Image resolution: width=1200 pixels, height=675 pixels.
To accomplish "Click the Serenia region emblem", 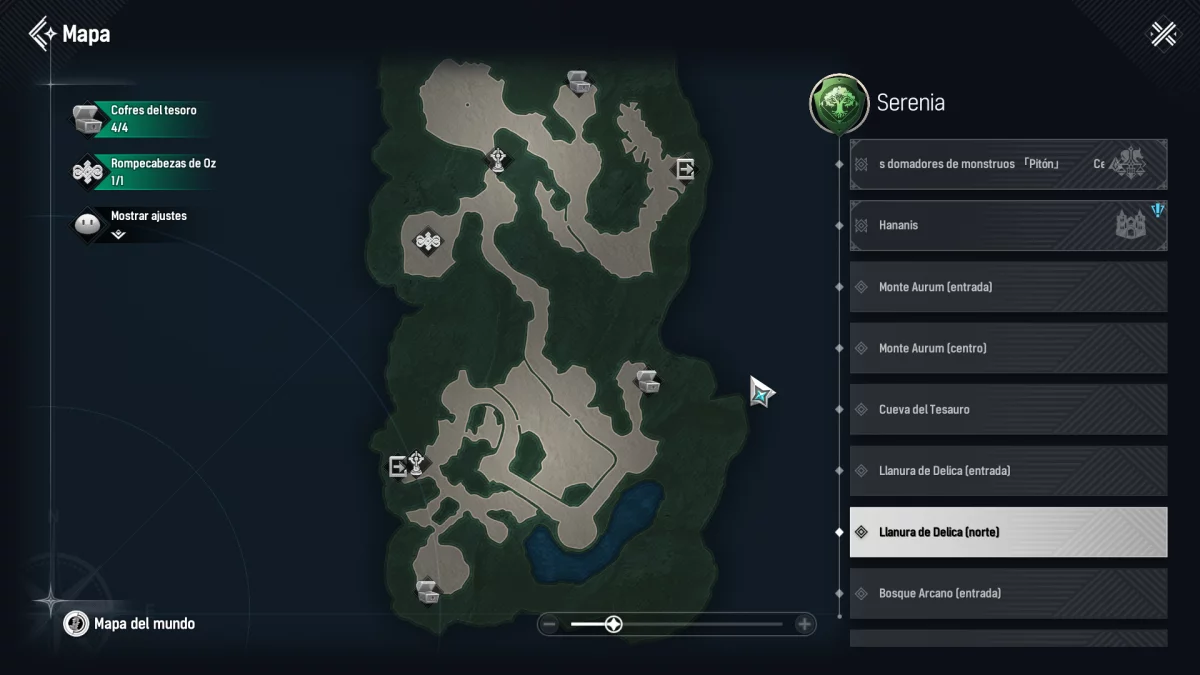I will pyautogui.click(x=838, y=103).
